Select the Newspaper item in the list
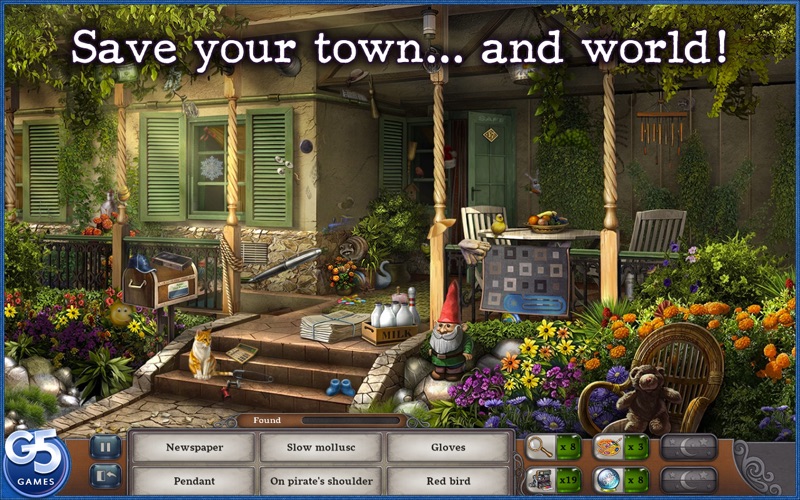This screenshot has height=500, width=800. [194, 447]
